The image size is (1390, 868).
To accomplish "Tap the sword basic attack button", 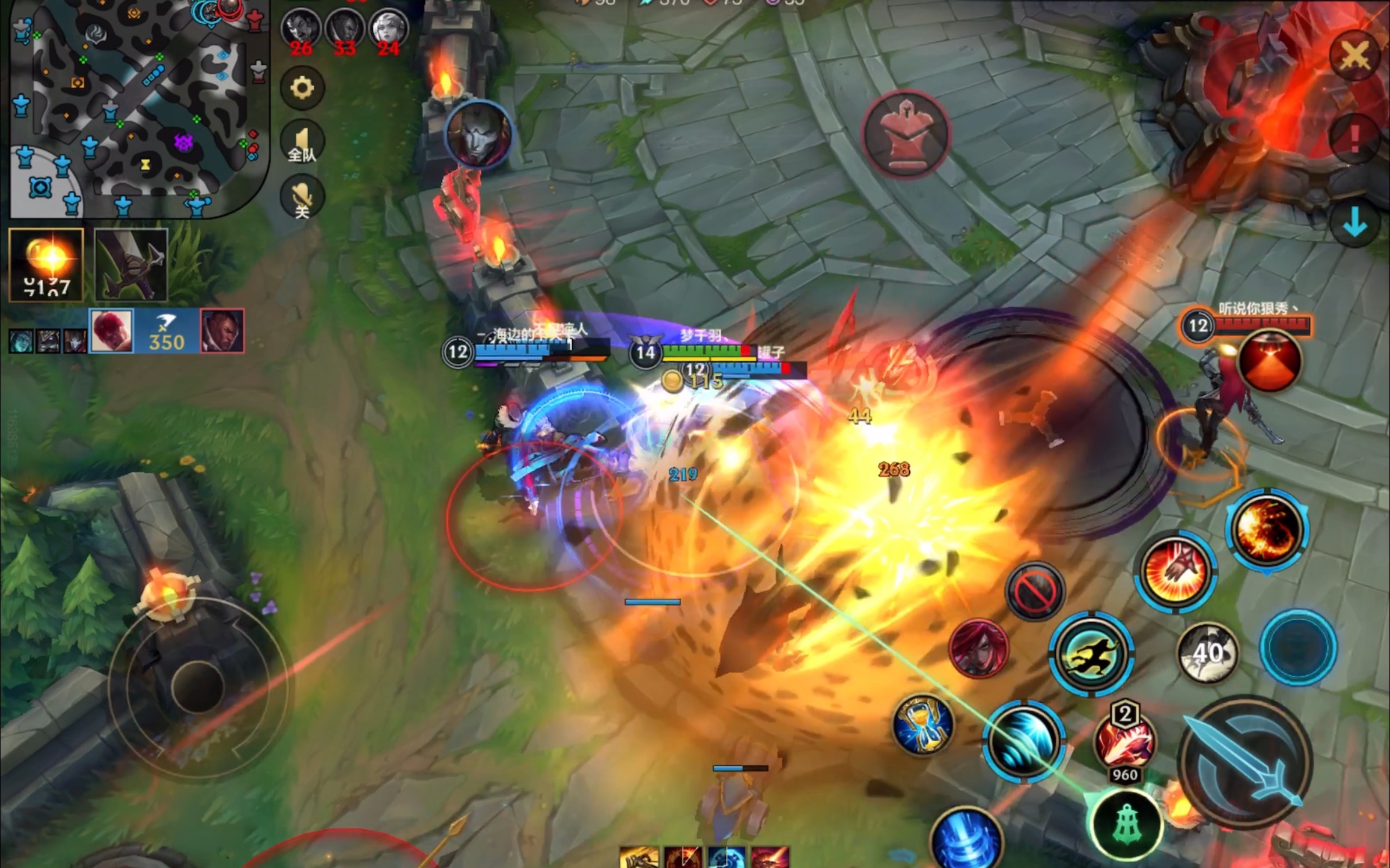I will click(x=1246, y=761).
